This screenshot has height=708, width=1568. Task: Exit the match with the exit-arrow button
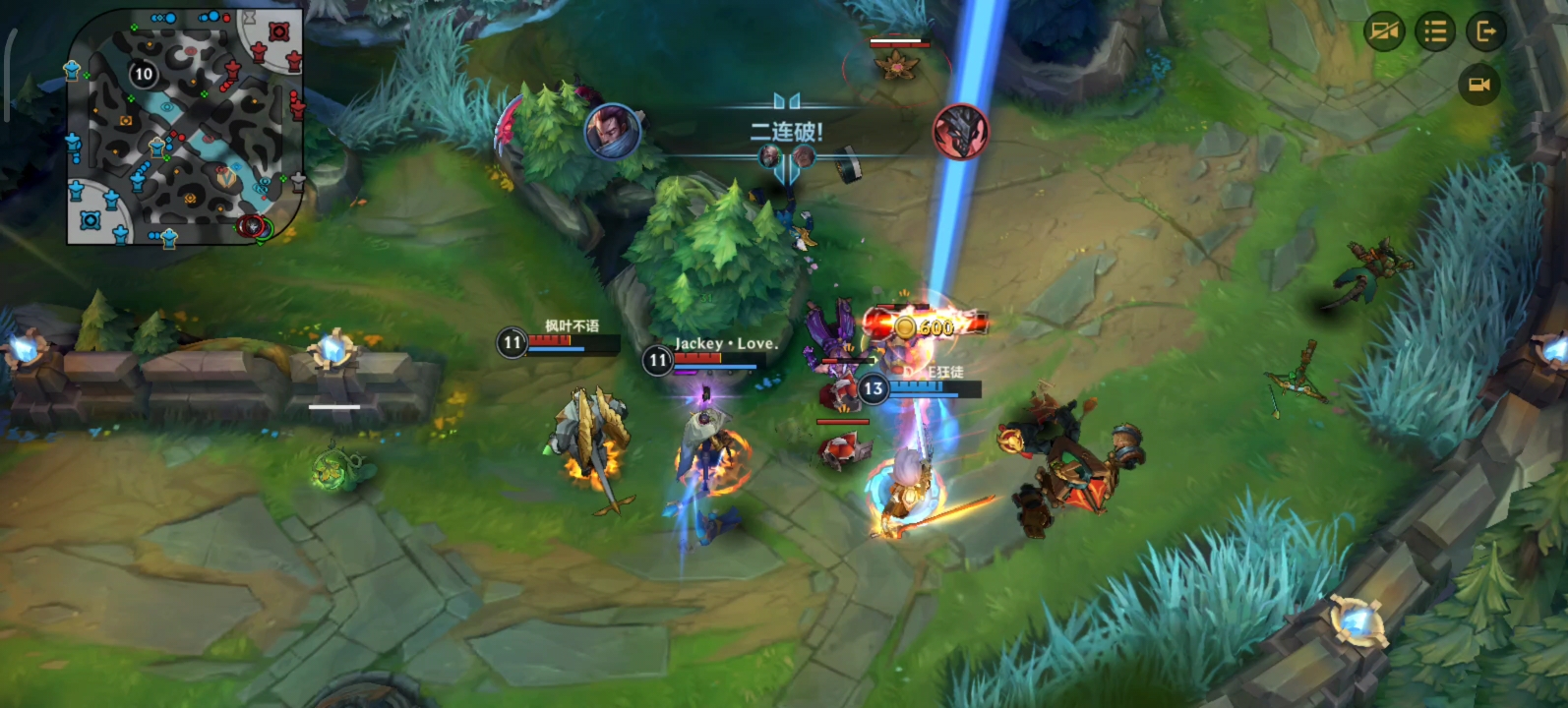(1486, 32)
